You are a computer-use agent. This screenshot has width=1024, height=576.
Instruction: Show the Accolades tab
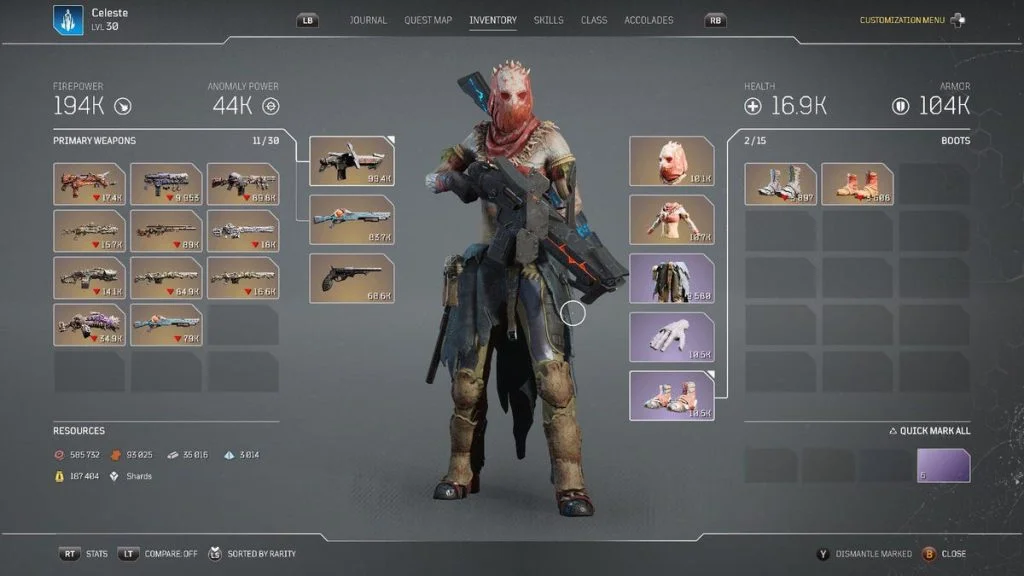pyautogui.click(x=649, y=20)
